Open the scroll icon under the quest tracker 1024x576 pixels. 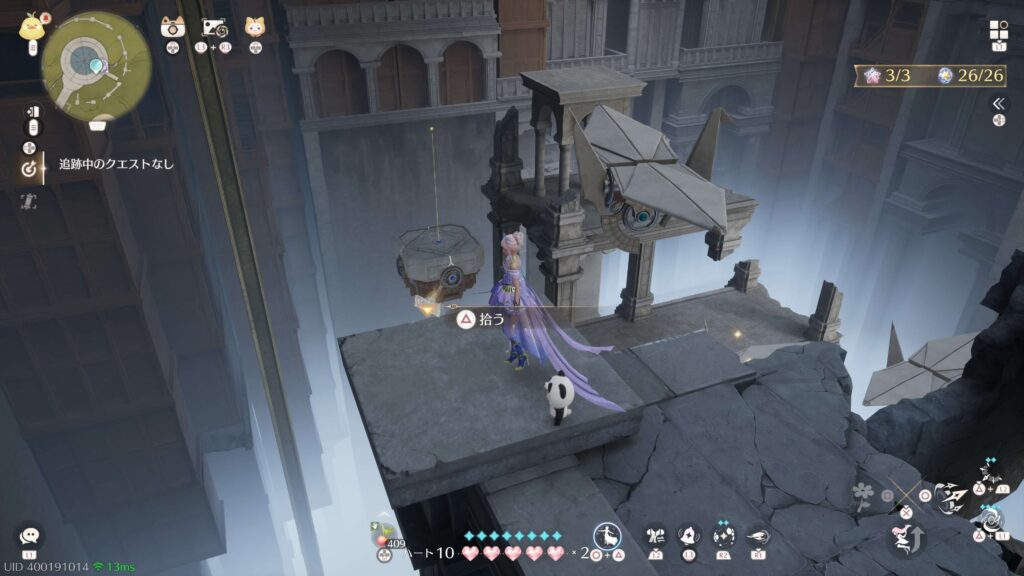click(x=29, y=201)
